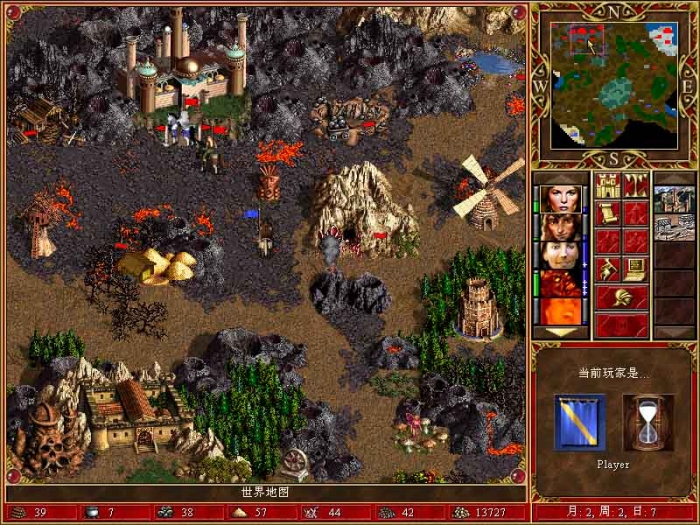Viewport: 700px width, 525px height.
Task: Toggle underground view with the stalactite button
Action: (636, 185)
